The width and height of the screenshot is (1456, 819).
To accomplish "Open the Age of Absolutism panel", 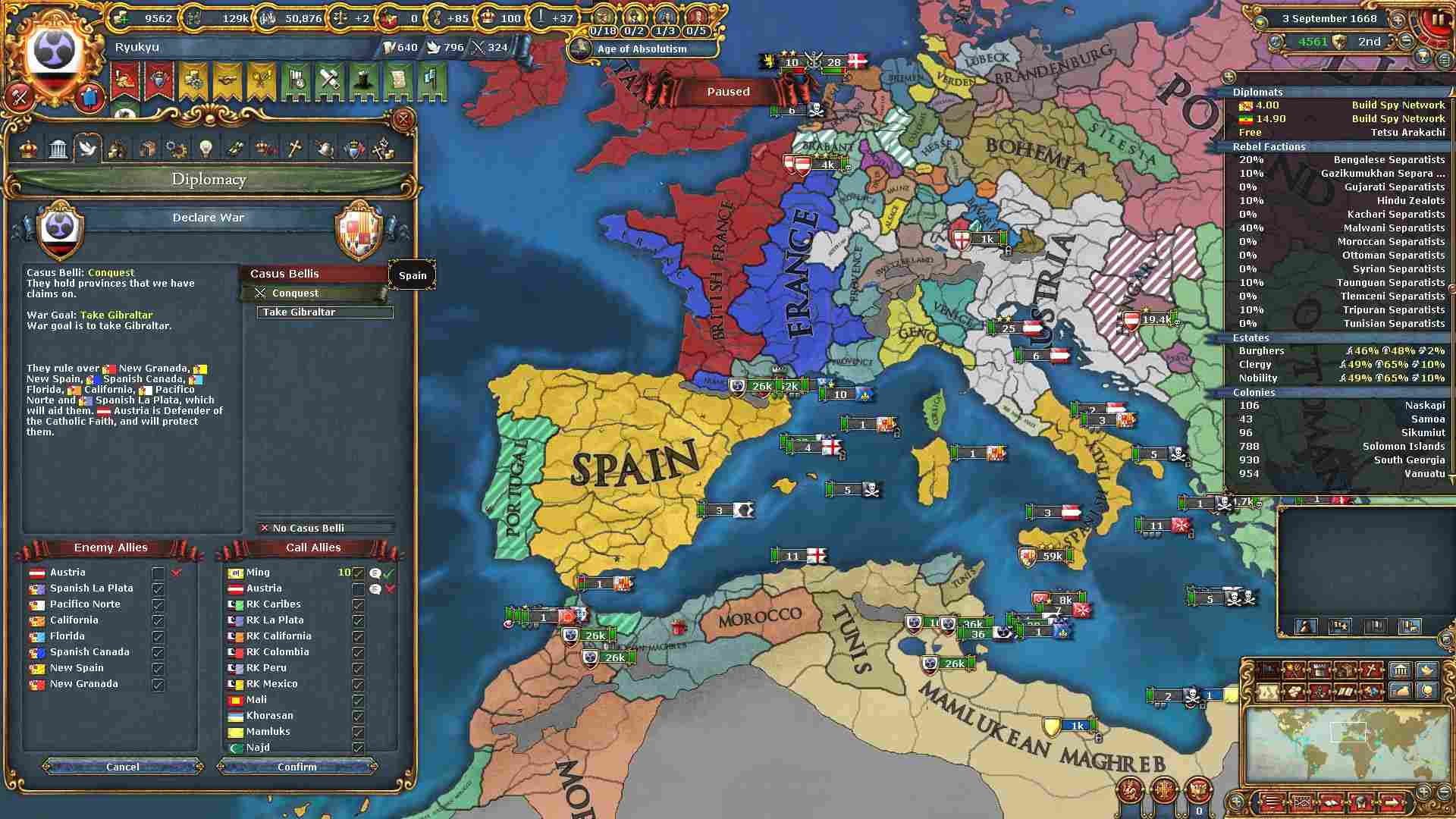I will (642, 49).
